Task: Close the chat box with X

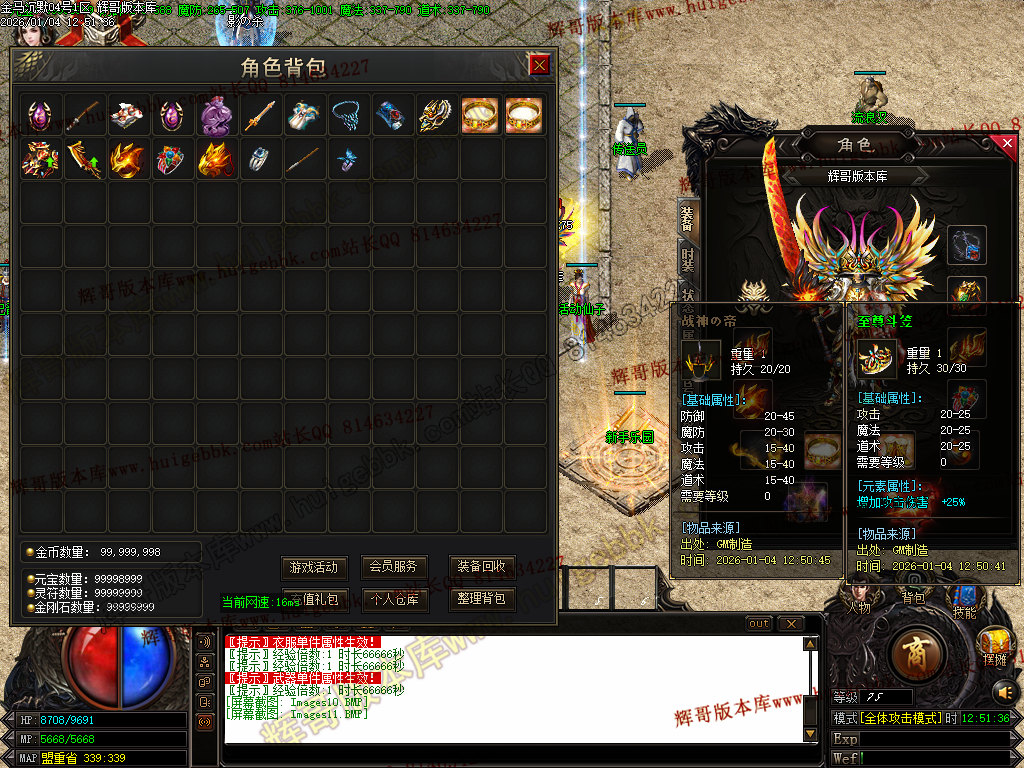Action: tap(791, 624)
